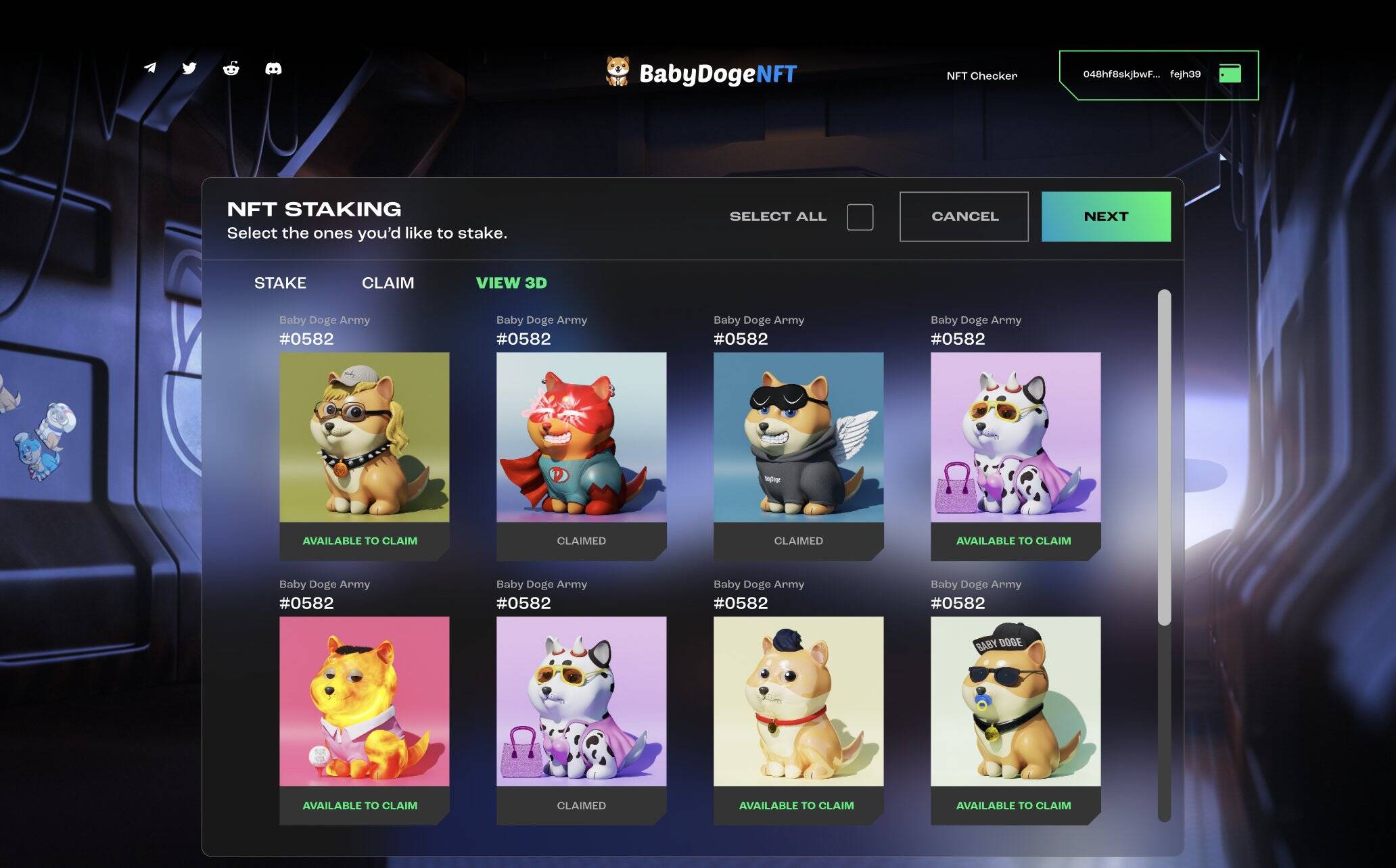Screen dimensions: 1396x868
Task: Open the green wallet icon
Action: point(1232,73)
